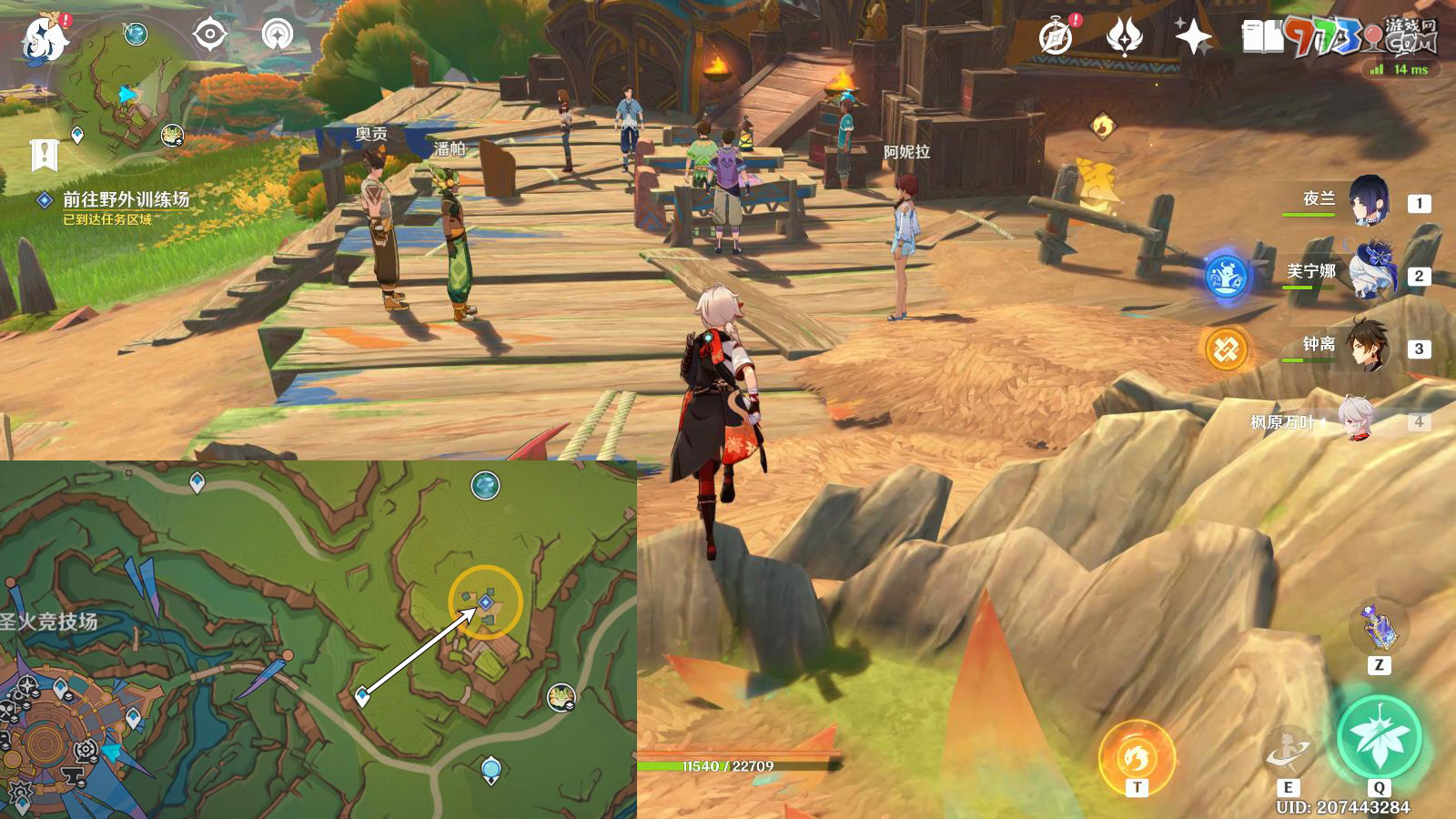Switch to party member 钟离
1456x819 pixels.
point(1368,345)
